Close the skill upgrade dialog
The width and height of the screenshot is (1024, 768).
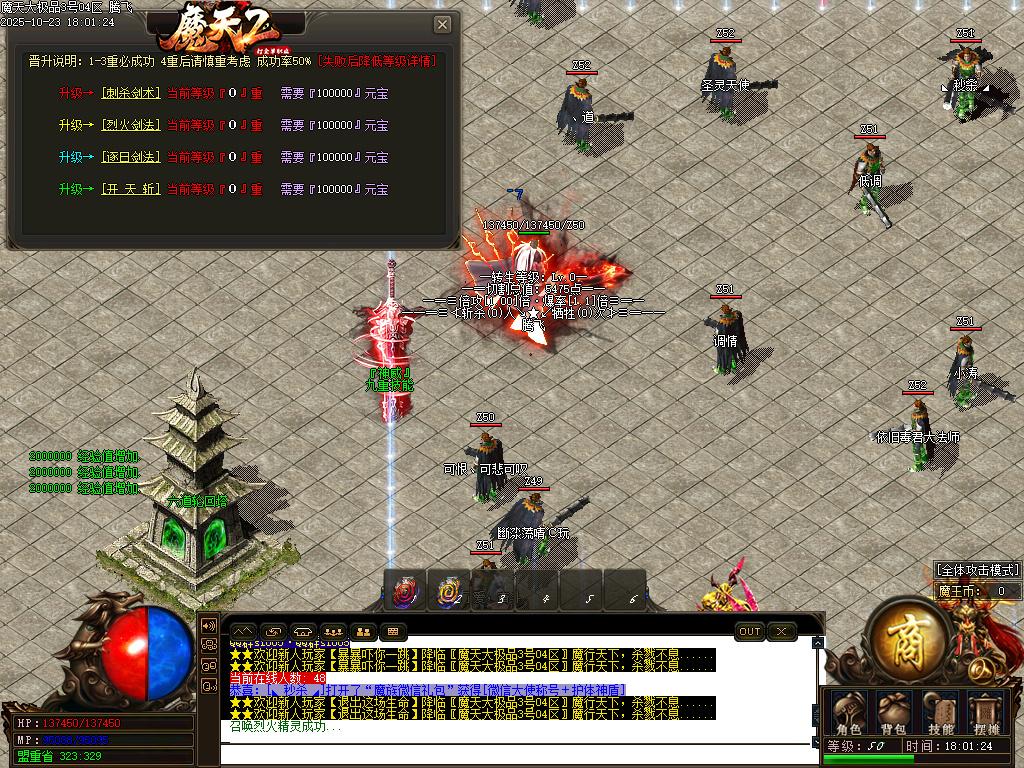[x=442, y=25]
